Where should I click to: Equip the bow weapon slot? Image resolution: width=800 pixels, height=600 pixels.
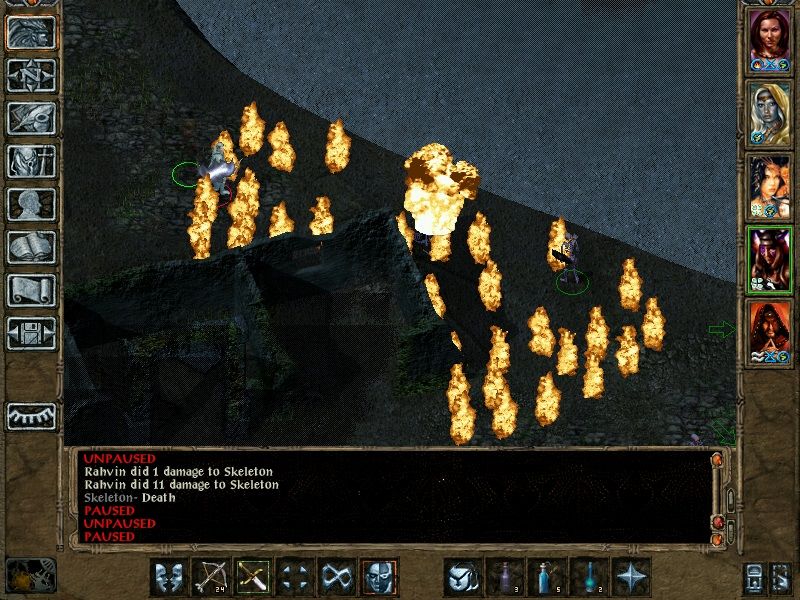[210, 577]
